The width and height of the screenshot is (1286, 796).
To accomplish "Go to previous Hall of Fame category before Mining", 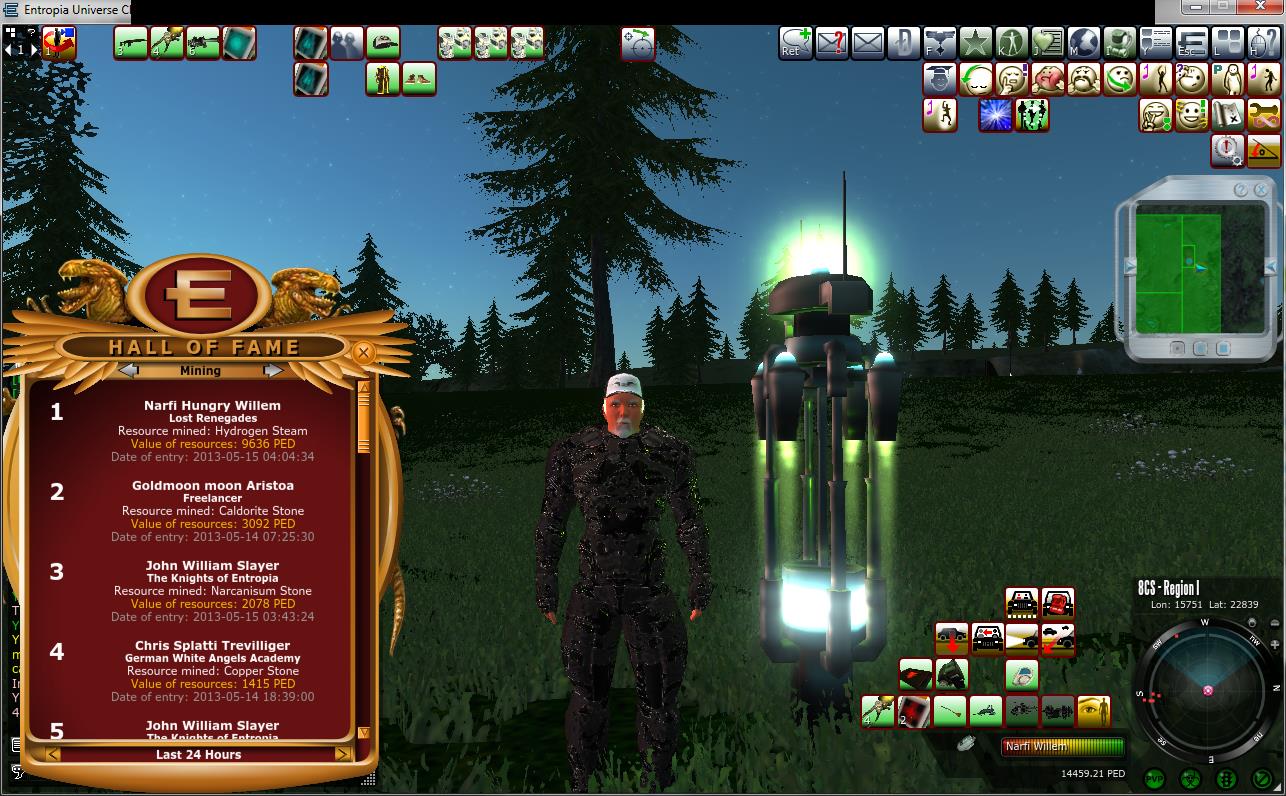I will pyautogui.click(x=128, y=370).
